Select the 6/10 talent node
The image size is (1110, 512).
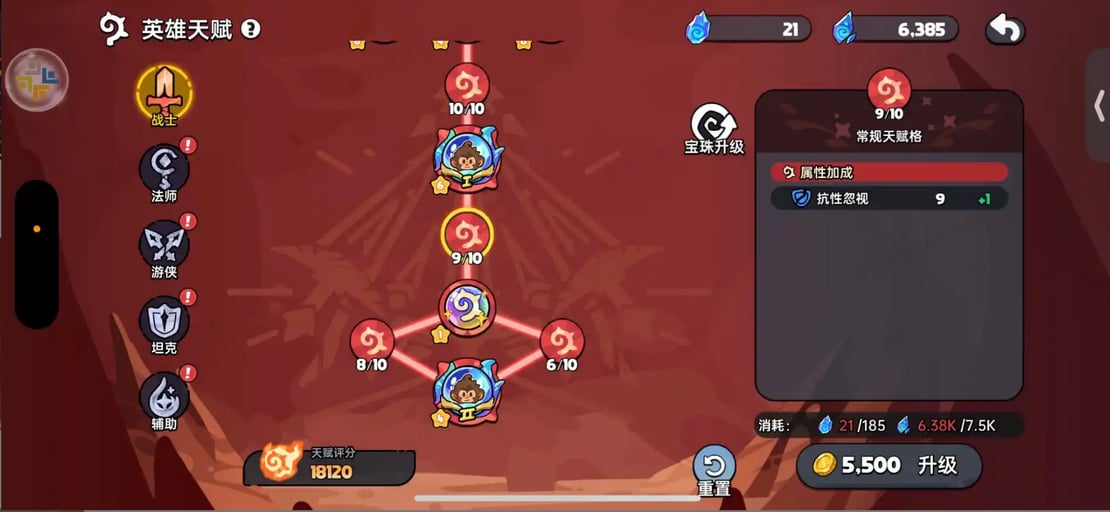[562, 341]
